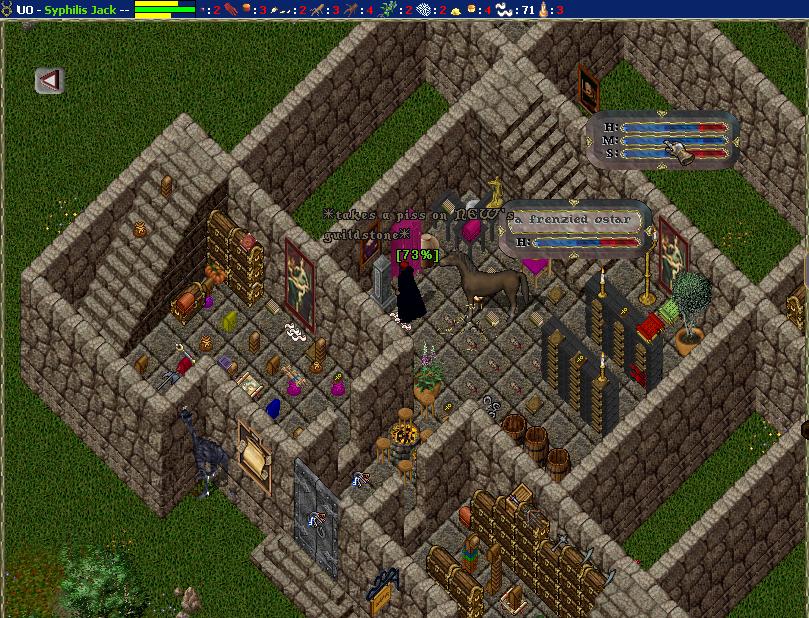Click the red left-arrow button
This screenshot has height=618, width=809.
49,80
